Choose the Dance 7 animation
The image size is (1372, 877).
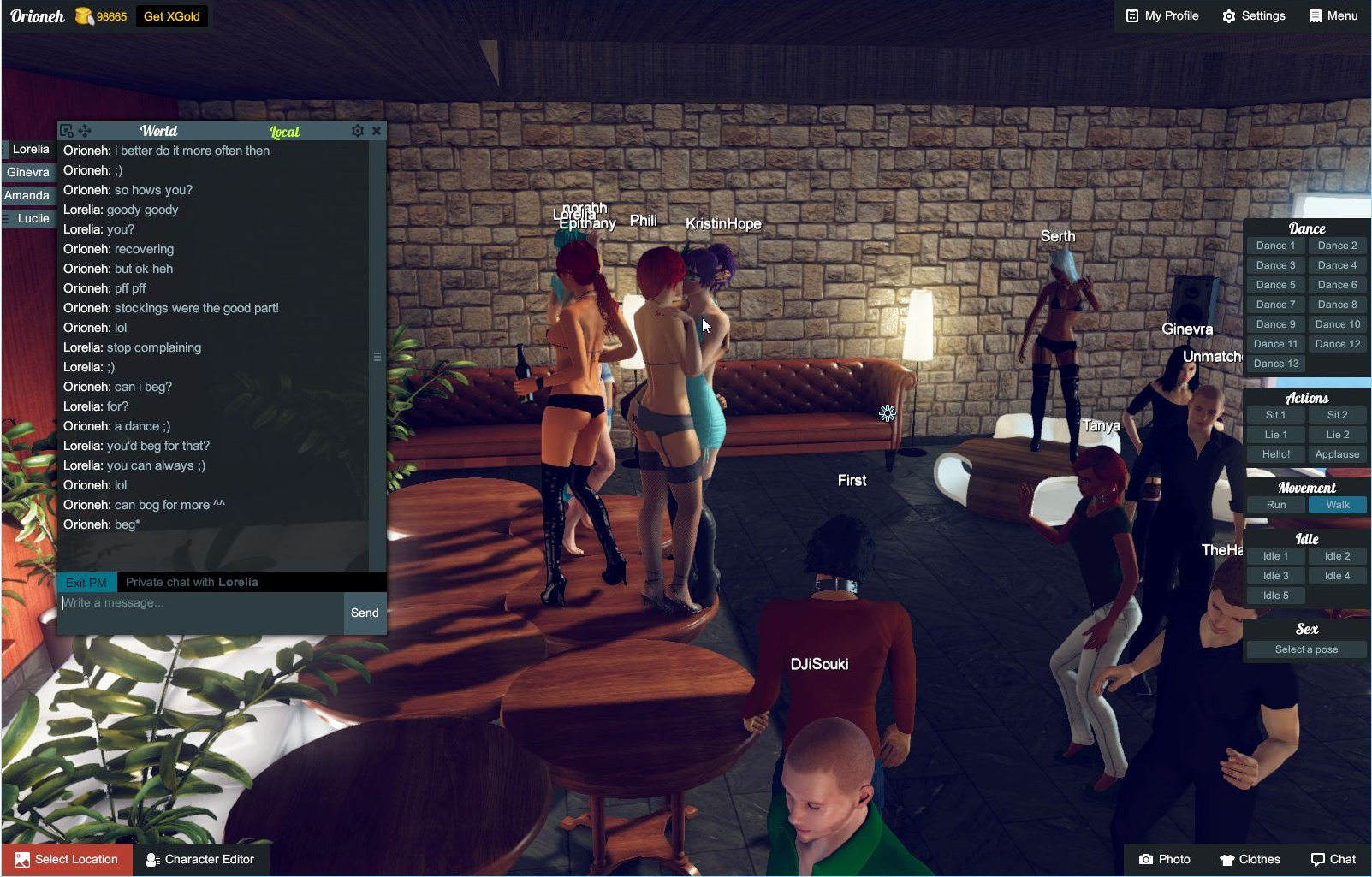[1275, 305]
